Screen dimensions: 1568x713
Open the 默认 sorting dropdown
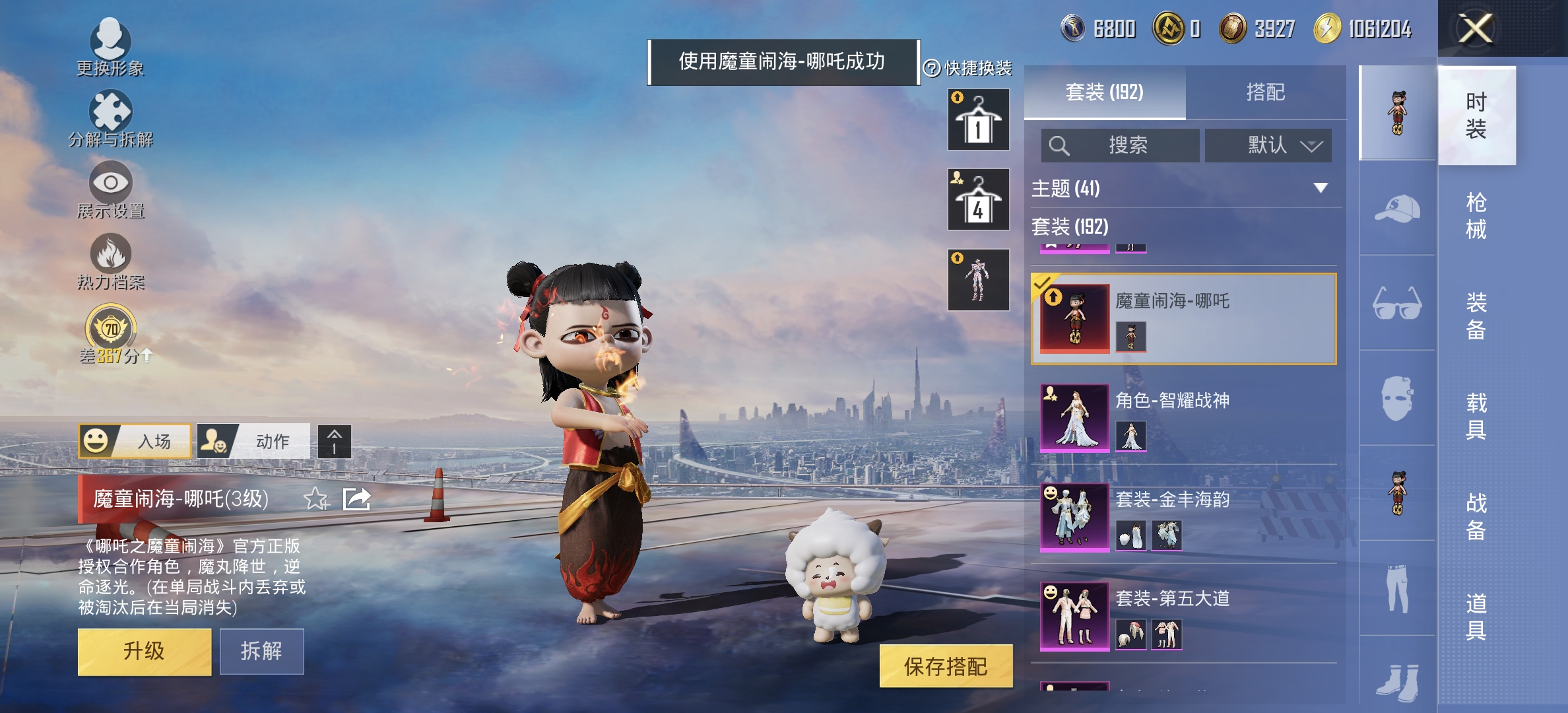point(1268,146)
